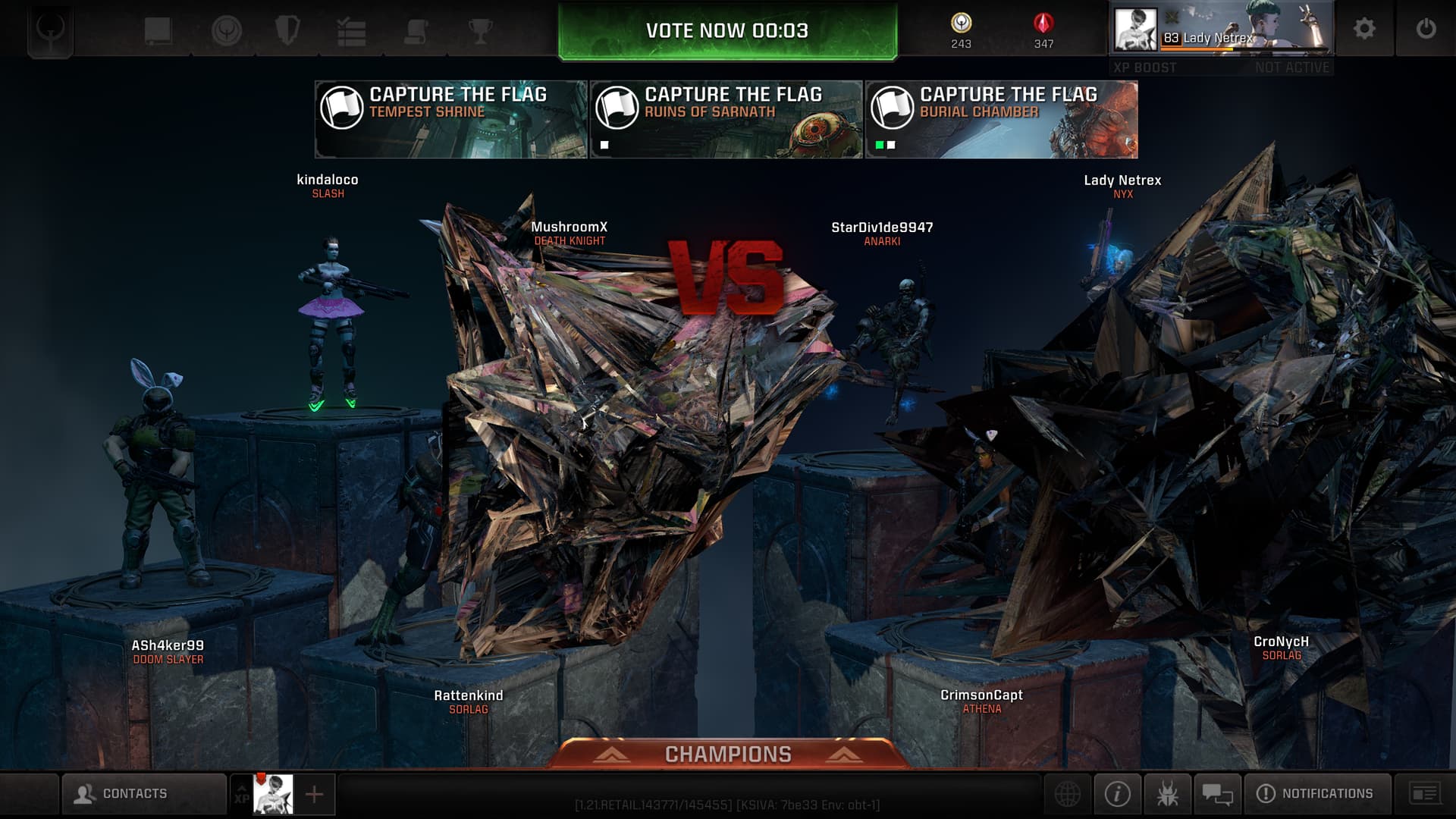1456x819 pixels.
Task: Select your party avatar portrait
Action: click(x=273, y=794)
